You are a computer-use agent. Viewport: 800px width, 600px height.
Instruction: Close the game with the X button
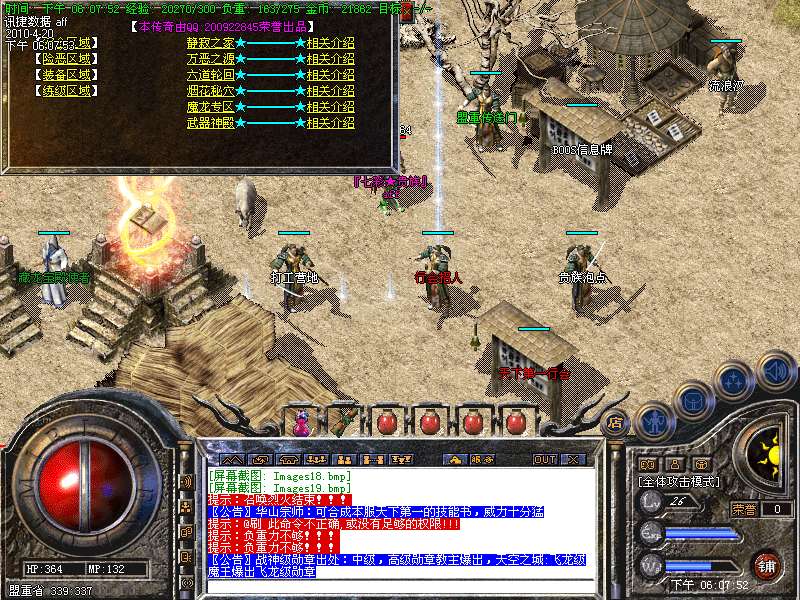pos(573,459)
